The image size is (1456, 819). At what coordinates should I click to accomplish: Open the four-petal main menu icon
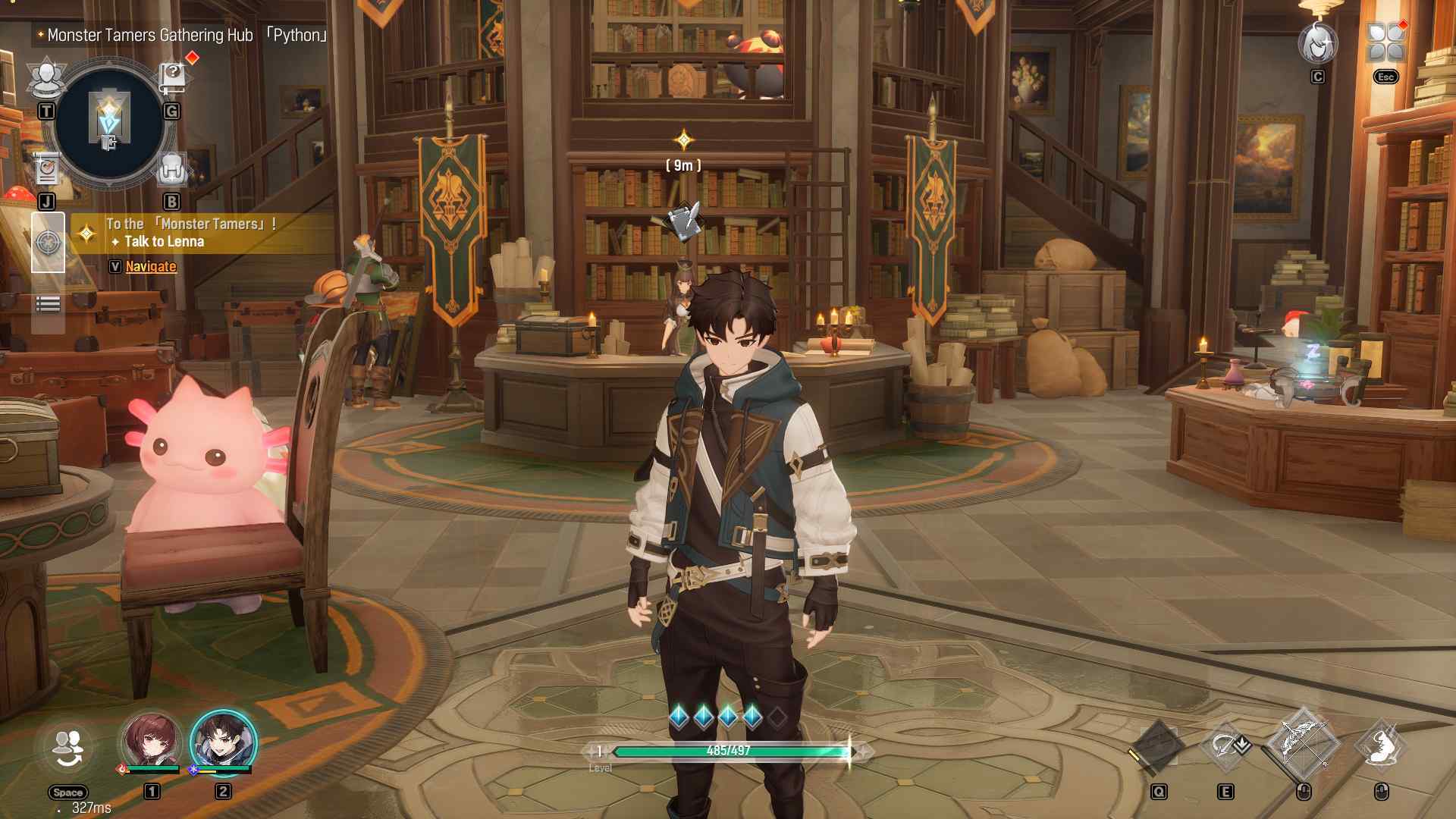pyautogui.click(x=1385, y=42)
